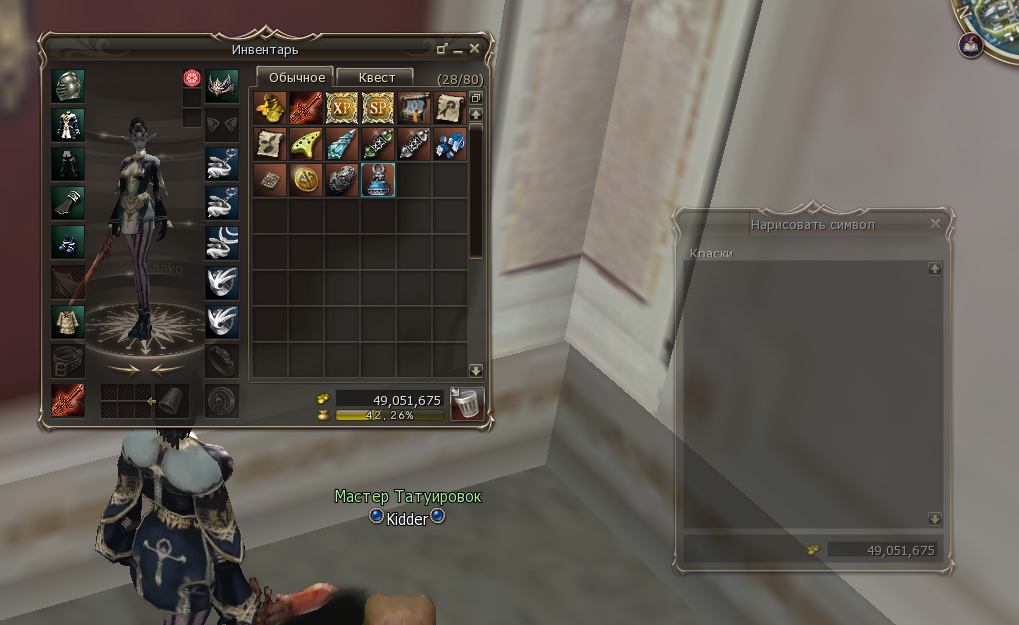The width and height of the screenshot is (1019, 625).
Task: Close the Инвентарь window
Action: [x=475, y=48]
